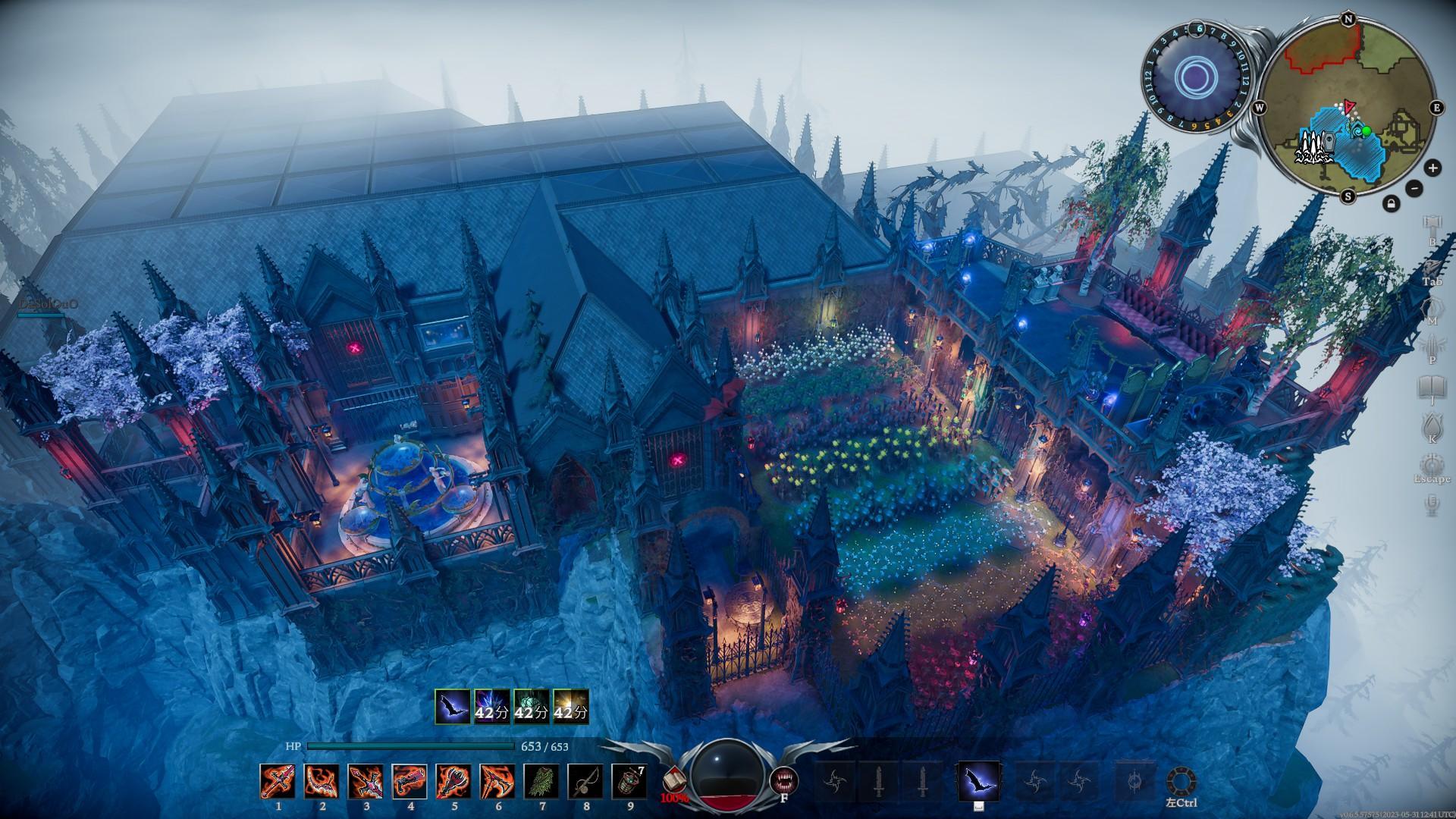Open the journal book icon
The height and width of the screenshot is (819, 1456).
click(1432, 387)
